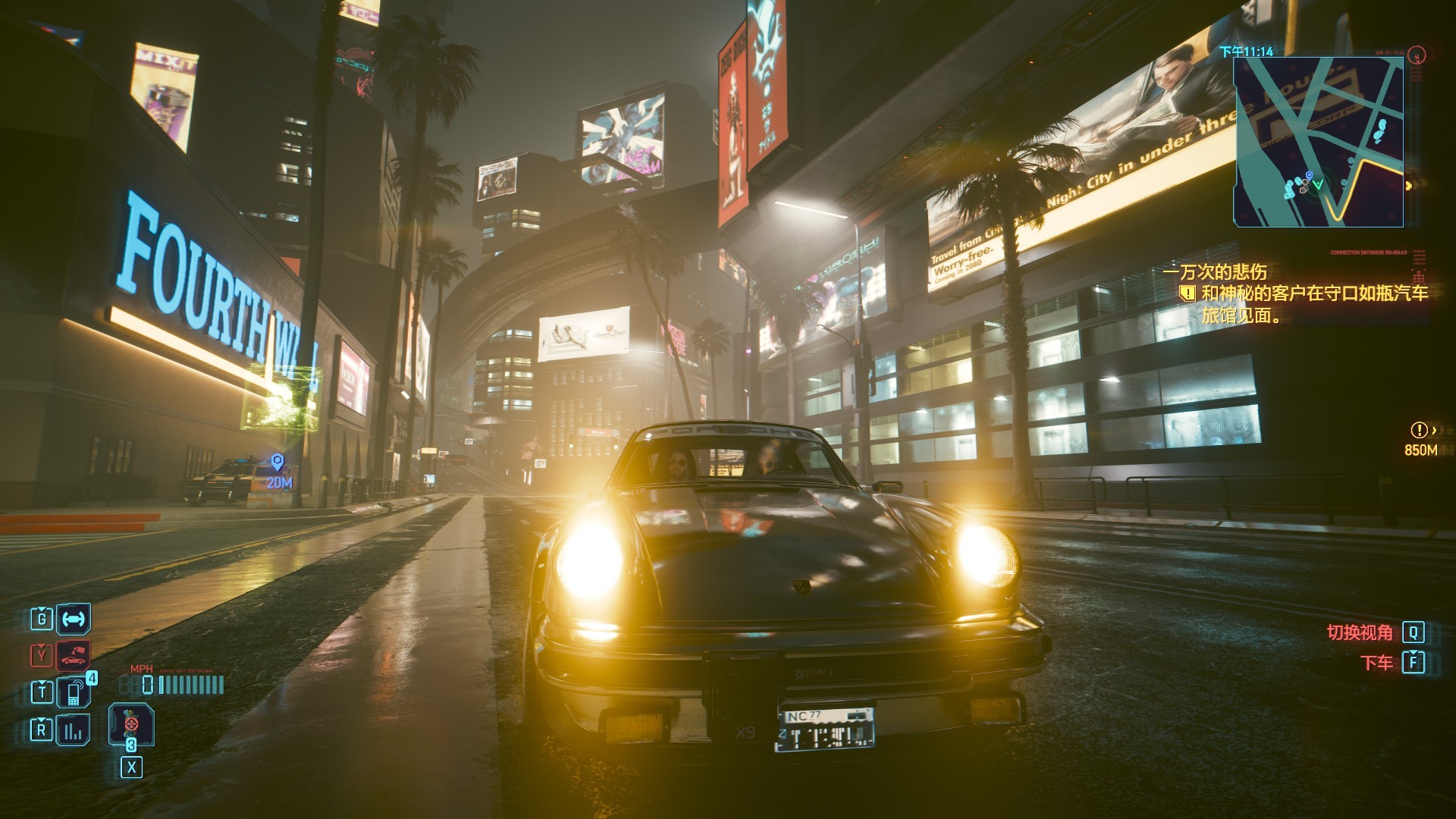Click the compass north indicator above minimap
Image resolution: width=1456 pixels, height=819 pixels.
coord(1416,55)
